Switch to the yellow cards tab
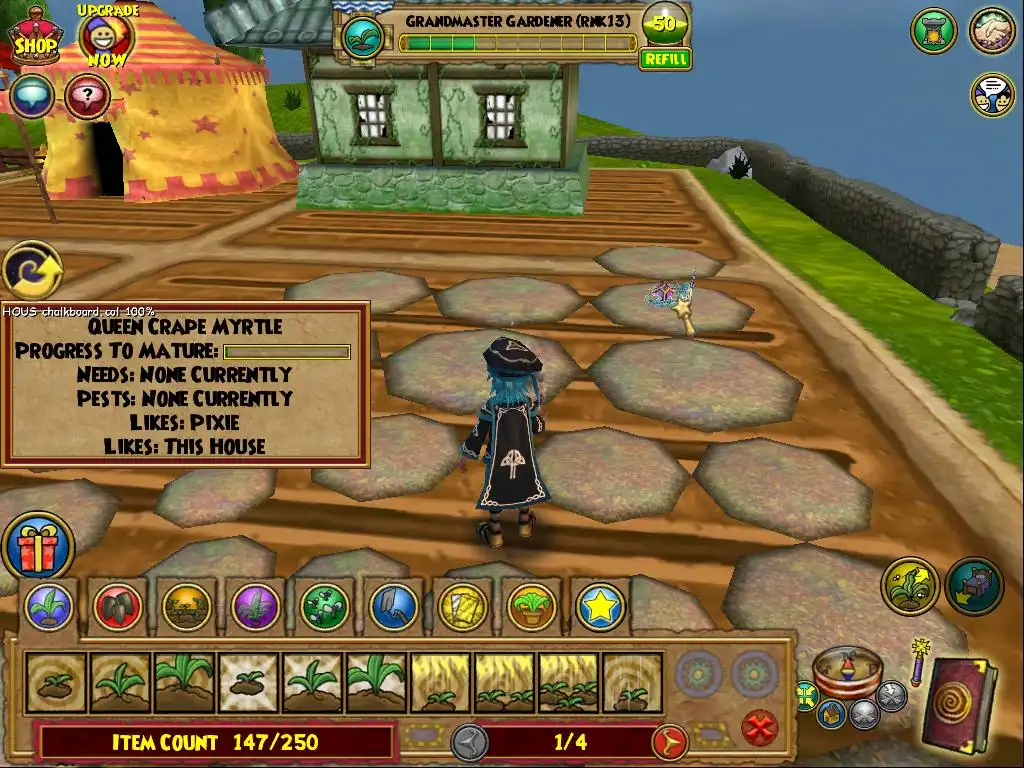 coord(463,606)
